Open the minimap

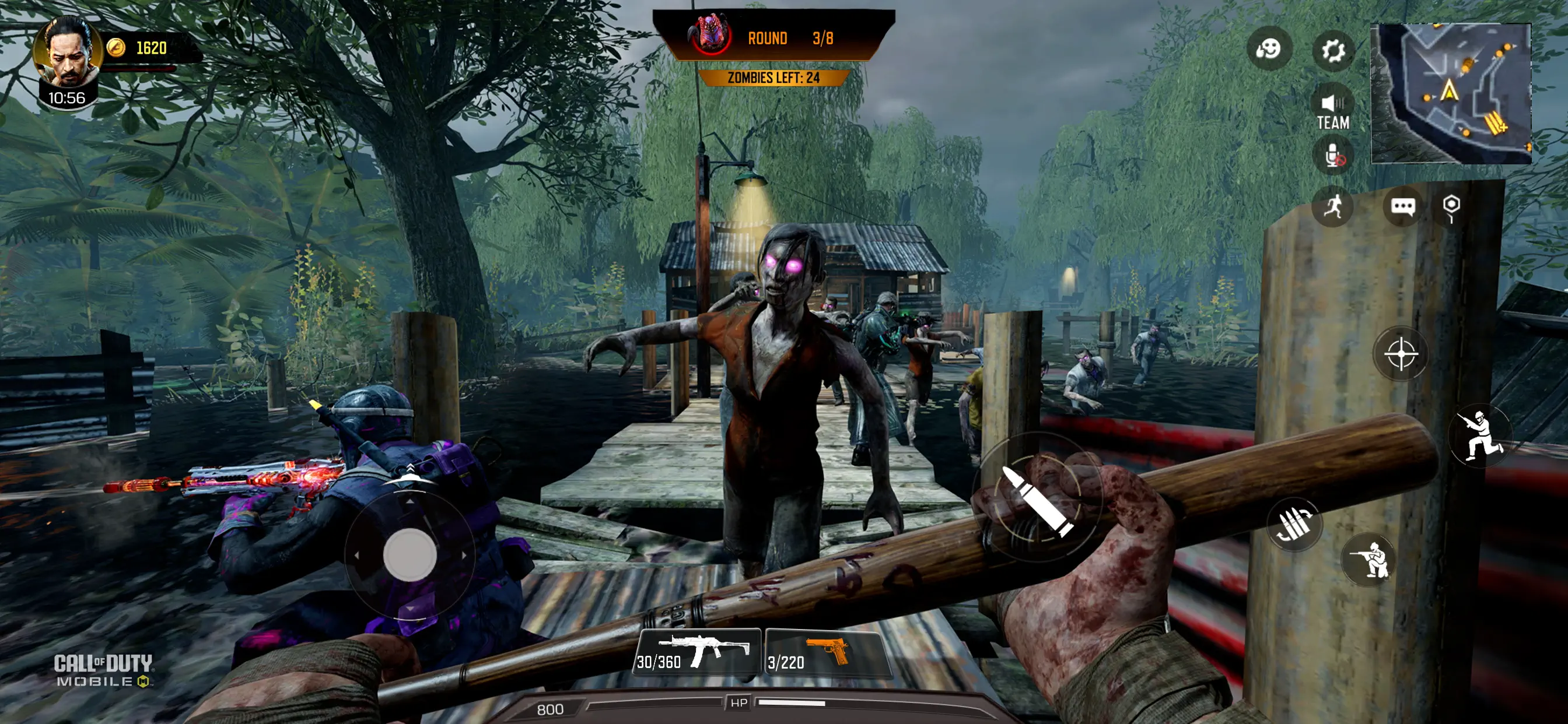pyautogui.click(x=1450, y=93)
